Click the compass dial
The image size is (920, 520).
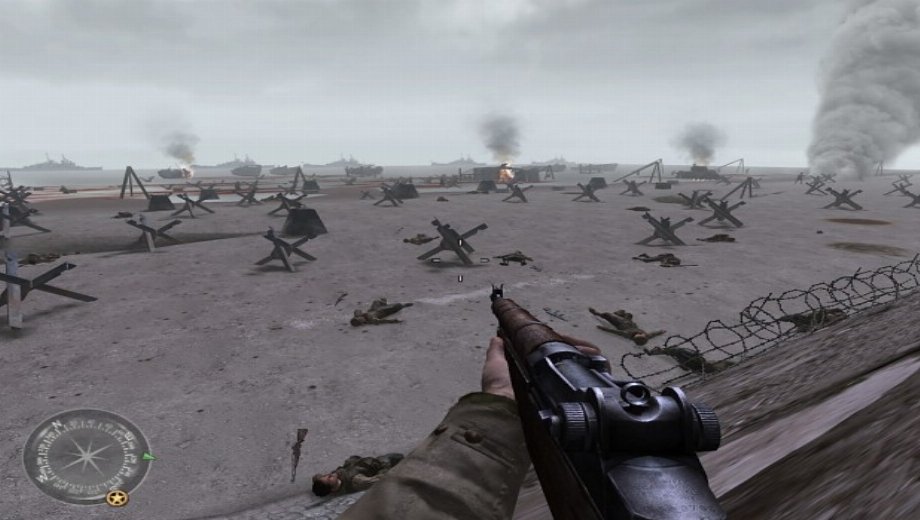point(86,455)
